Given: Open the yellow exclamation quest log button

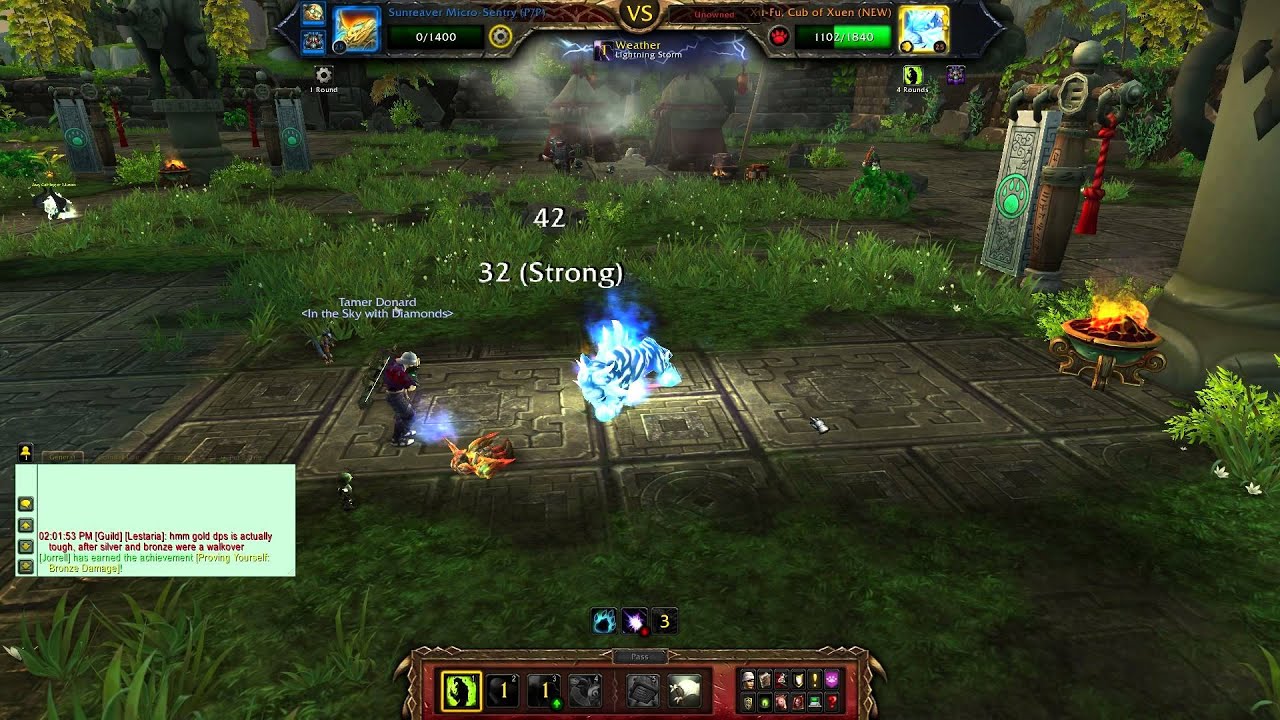Looking at the screenshot, I should point(814,680).
